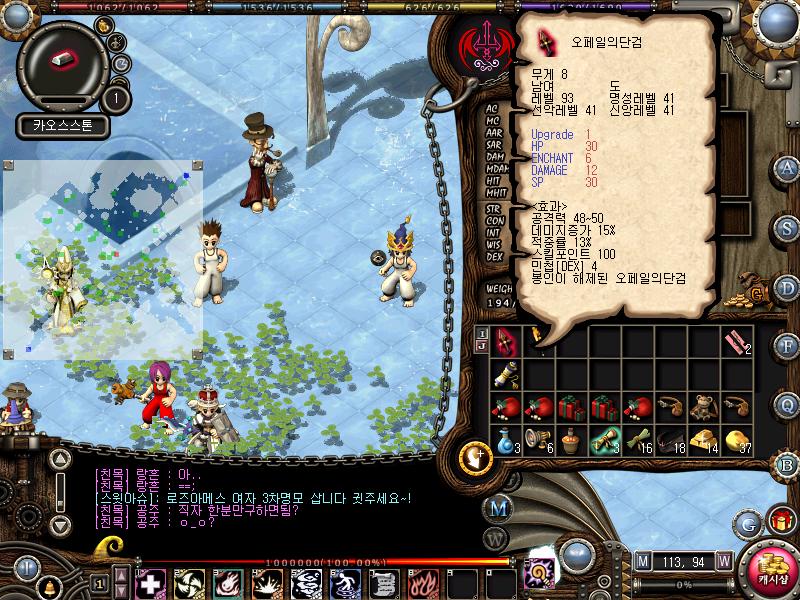800x600 pixels.
Task: Open the cash shop with the gold coins button
Action: [771, 560]
